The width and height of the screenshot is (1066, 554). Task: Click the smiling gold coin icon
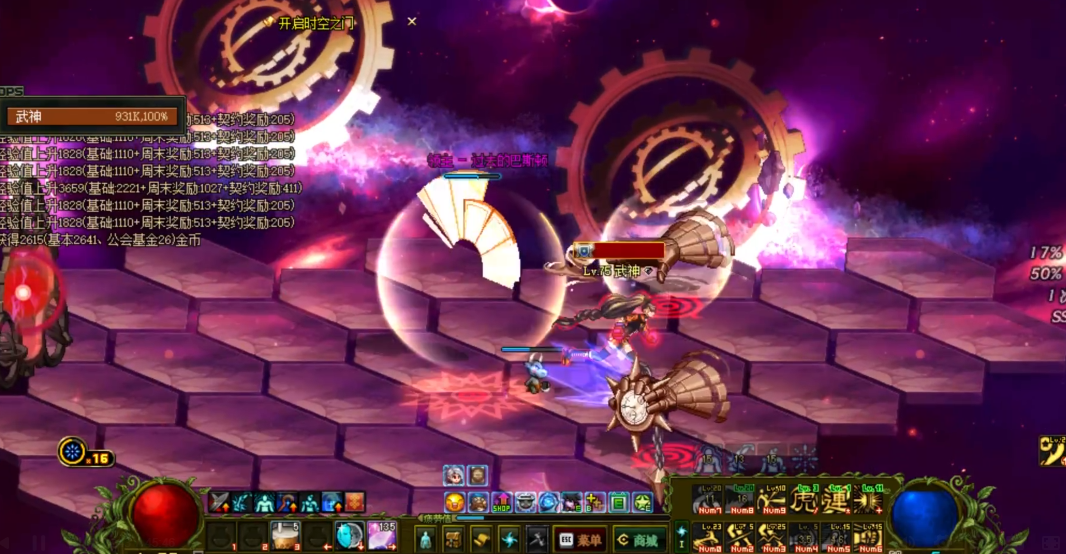(x=455, y=502)
